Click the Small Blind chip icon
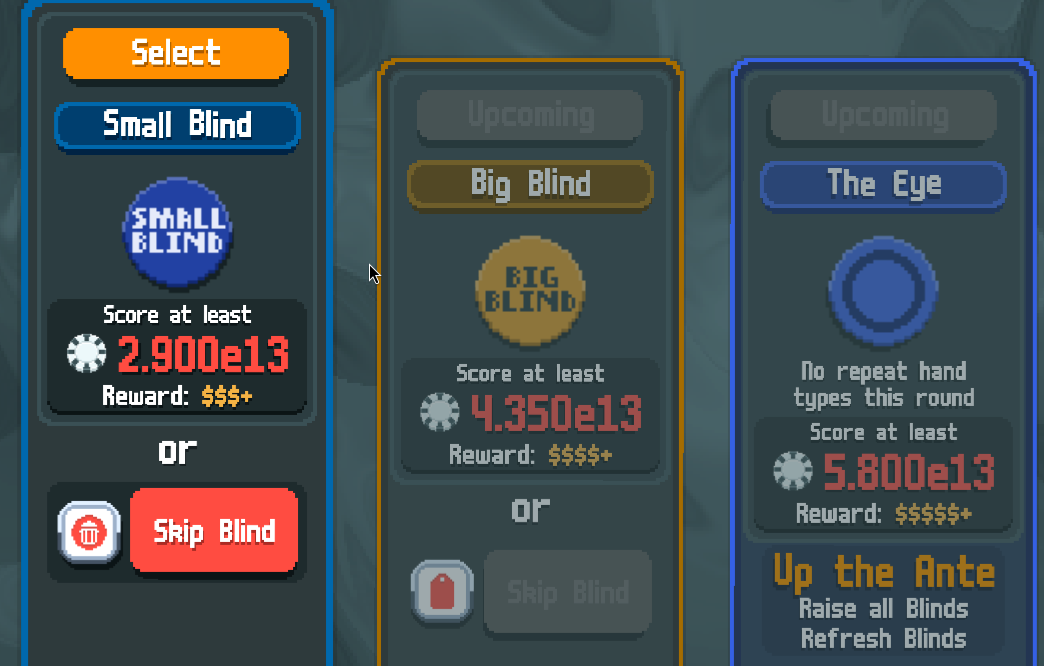 pos(177,232)
